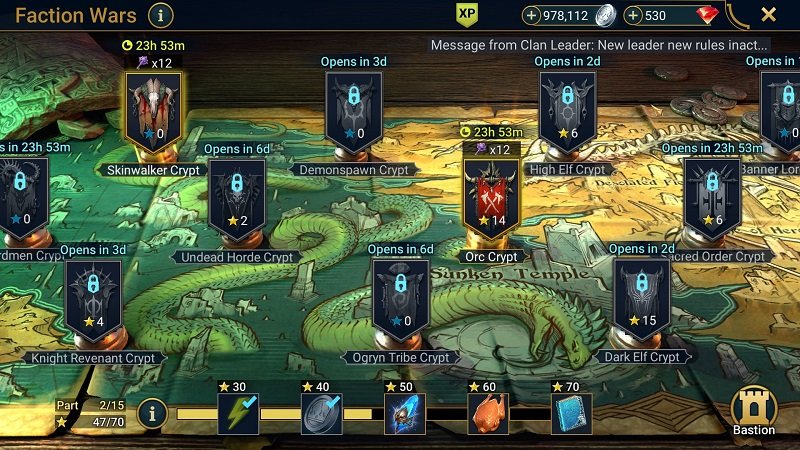800x450 pixels.
Task: Read the Clan Leader message banner
Action: point(599,45)
